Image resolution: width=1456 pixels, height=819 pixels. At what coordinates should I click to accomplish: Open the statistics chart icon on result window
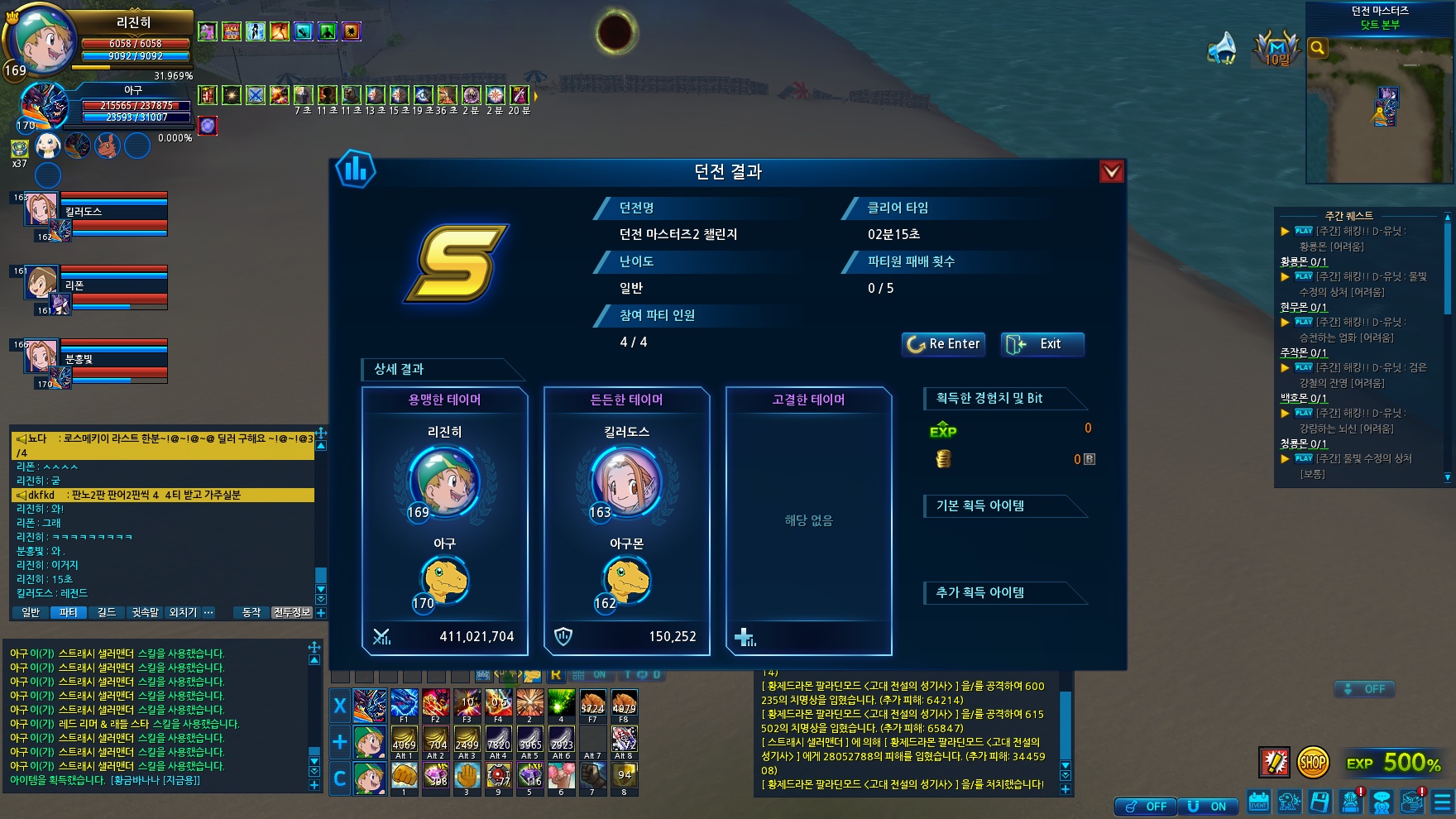tap(356, 170)
